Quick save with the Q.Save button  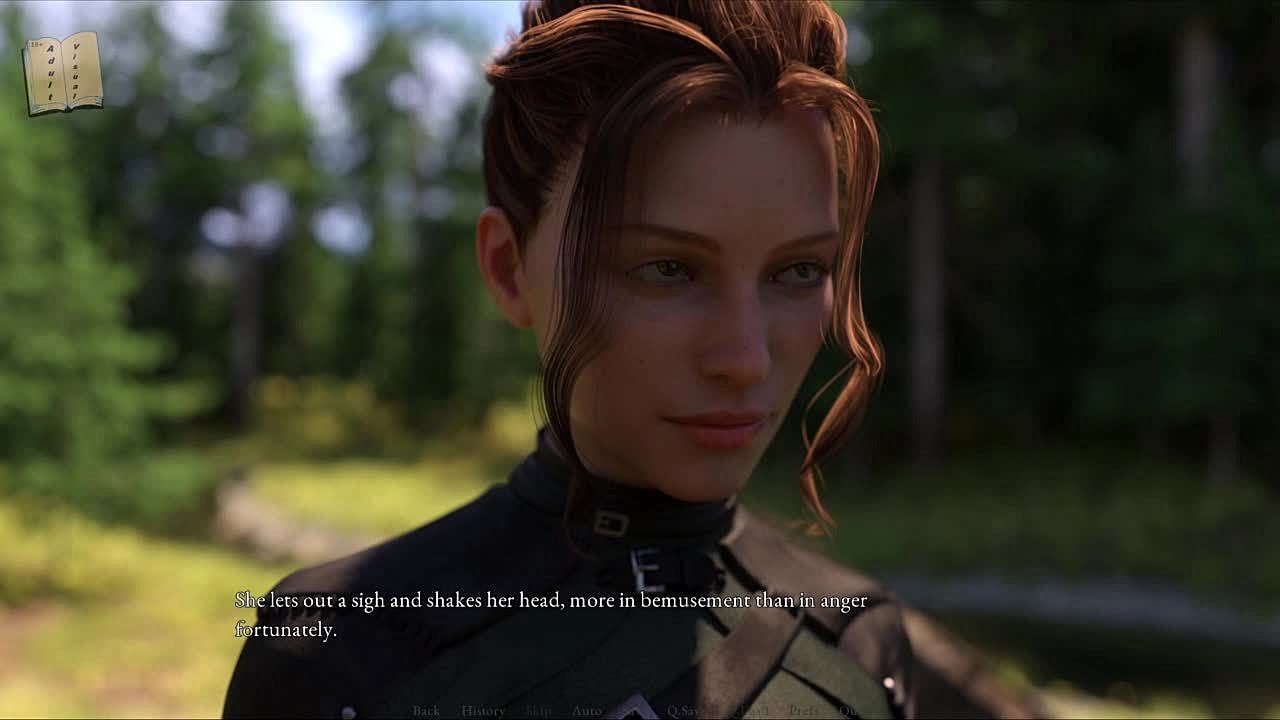[689, 710]
